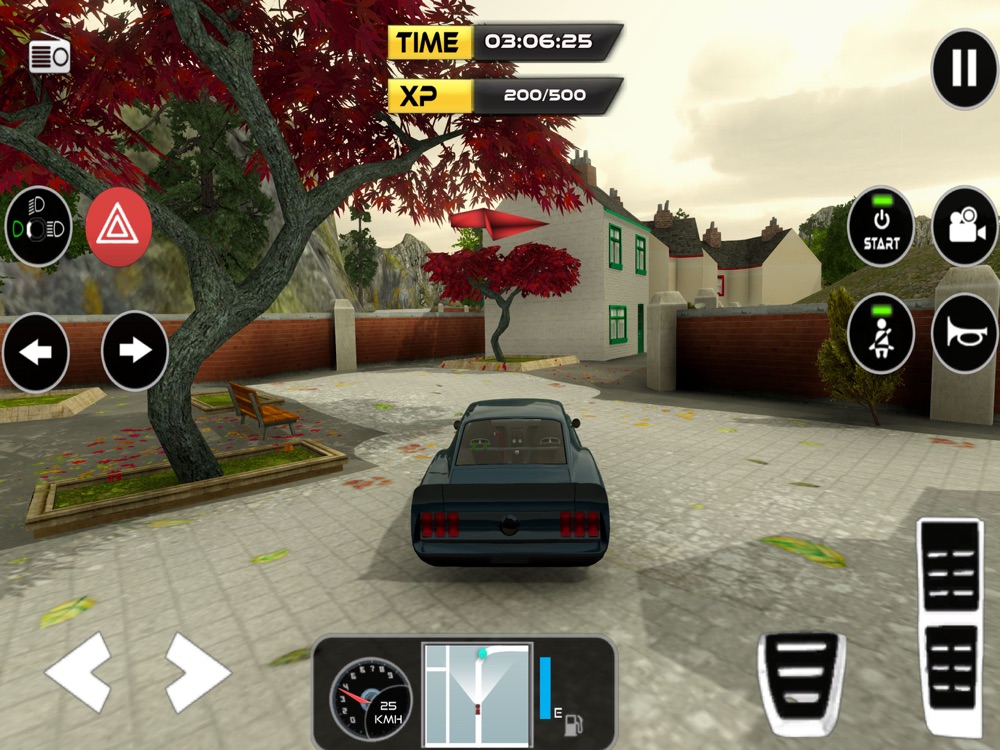
Task: Toggle the seatbelt button
Action: tap(881, 333)
